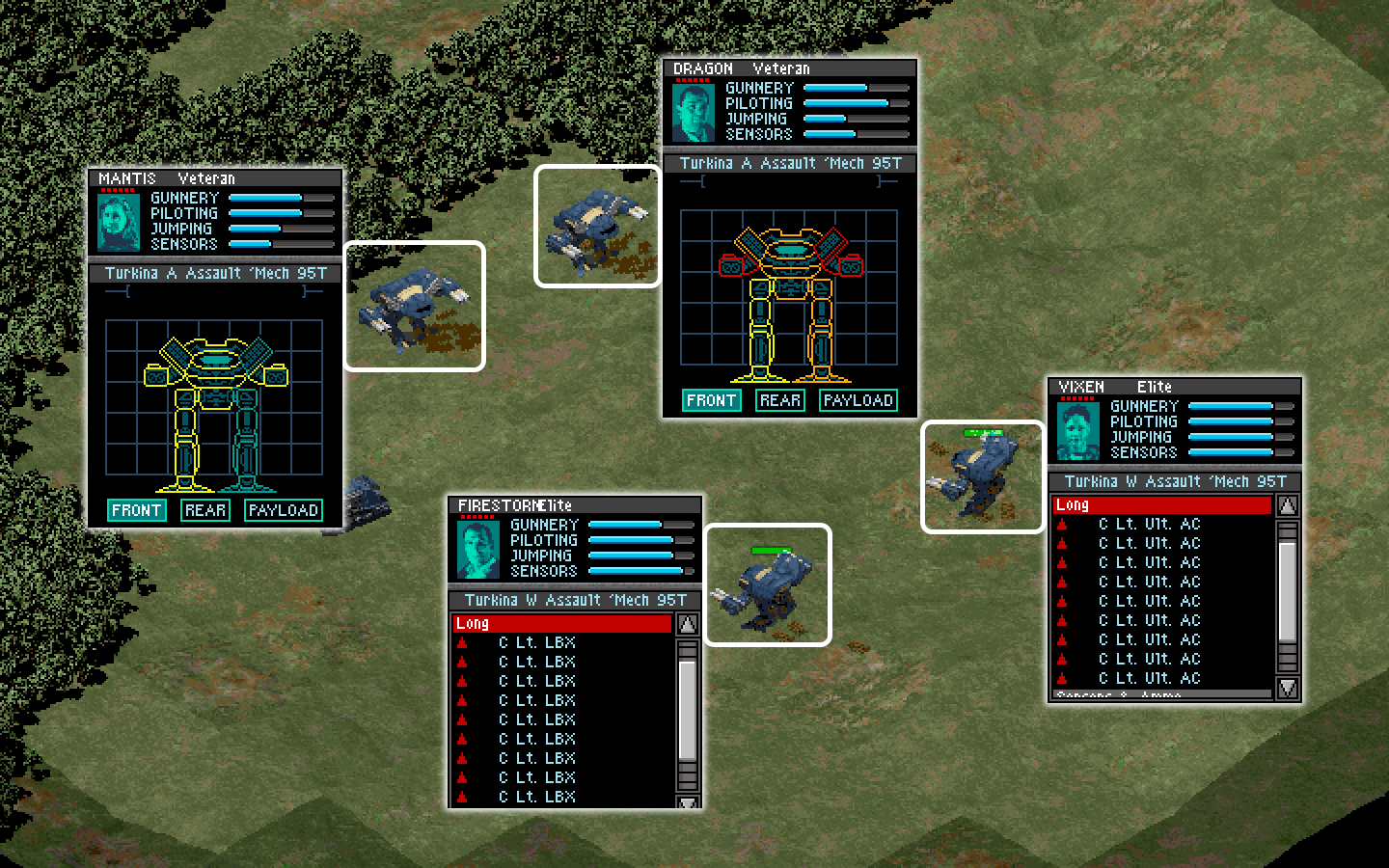Select Vixen's highlighted Turkina mech unit
This screenshot has width=1389, height=868.
(x=982, y=476)
